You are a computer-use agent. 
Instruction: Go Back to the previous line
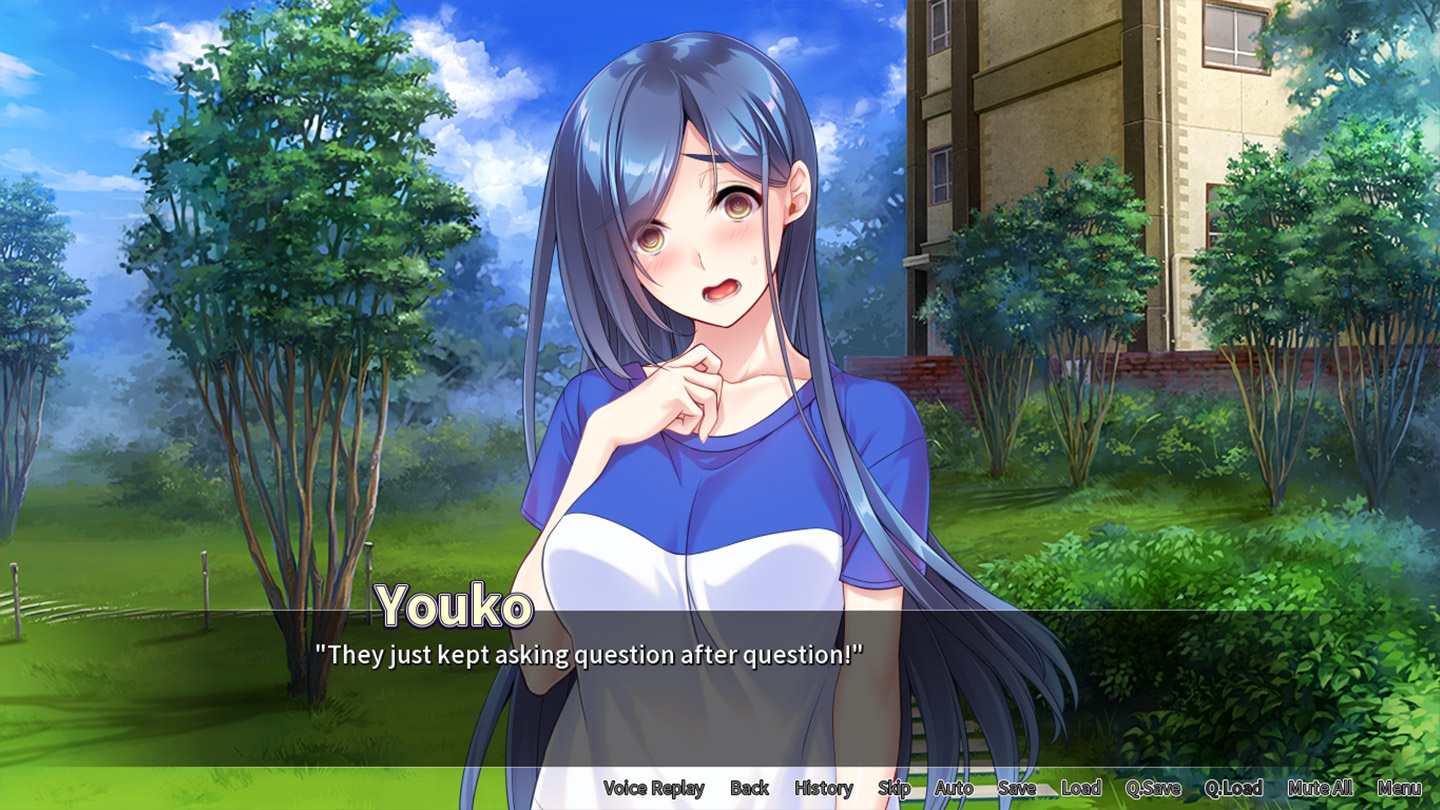(749, 788)
